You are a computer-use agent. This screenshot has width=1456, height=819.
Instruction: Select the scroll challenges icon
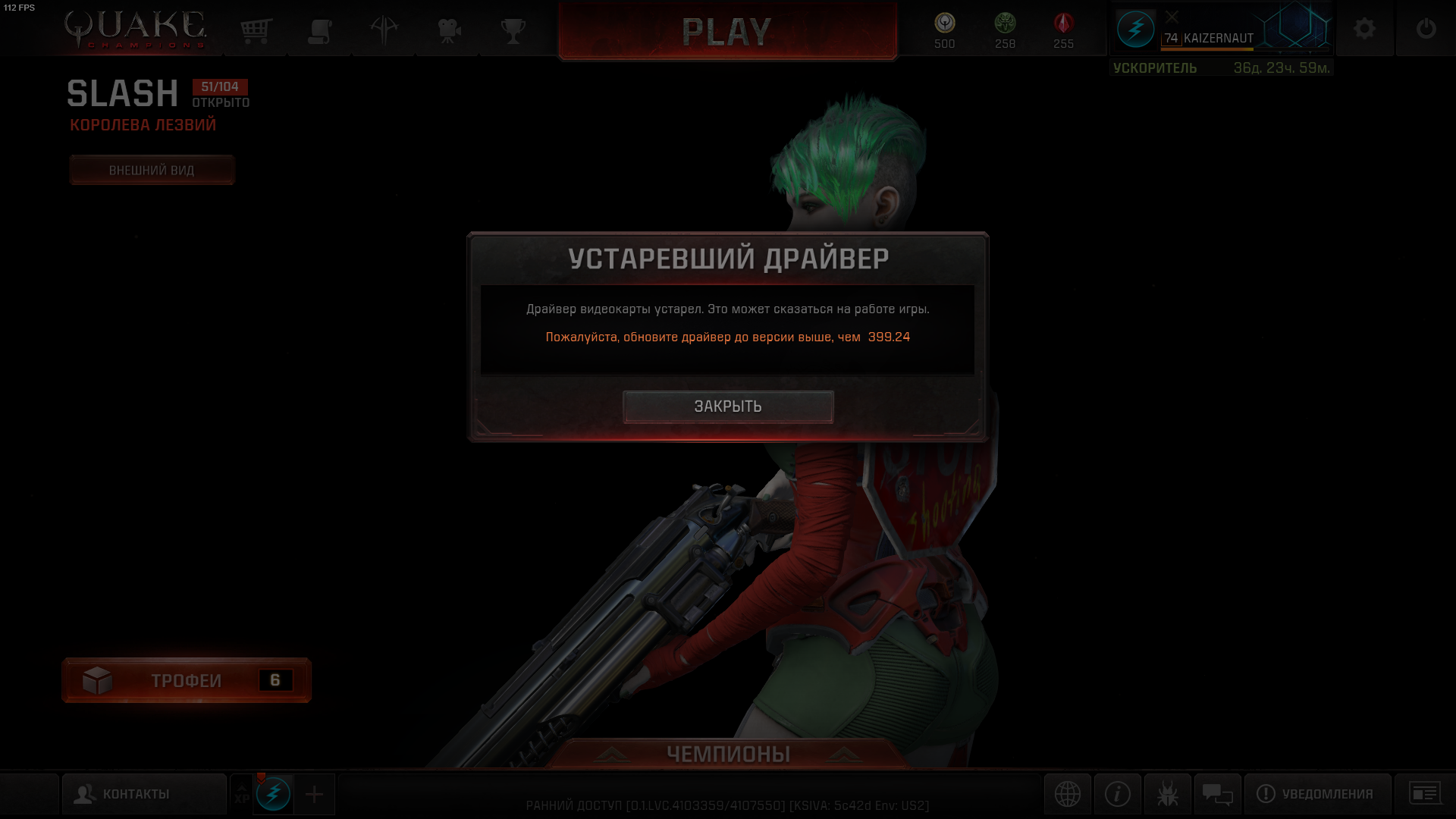pos(319,30)
